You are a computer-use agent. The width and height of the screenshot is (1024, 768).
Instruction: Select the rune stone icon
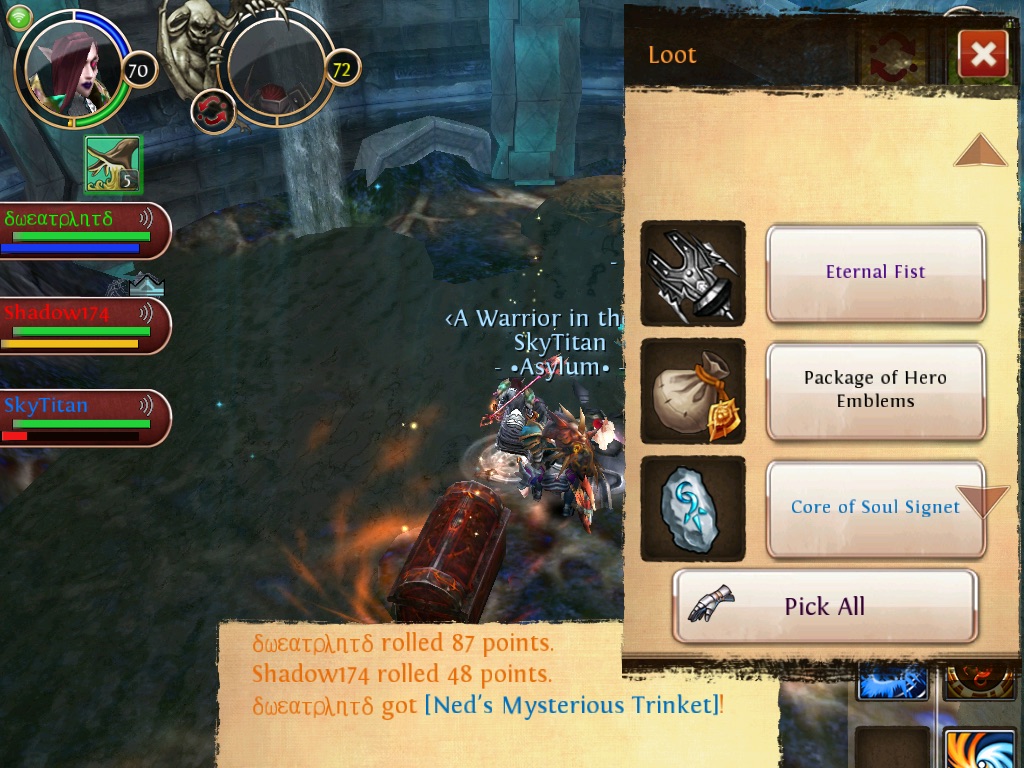click(x=692, y=508)
